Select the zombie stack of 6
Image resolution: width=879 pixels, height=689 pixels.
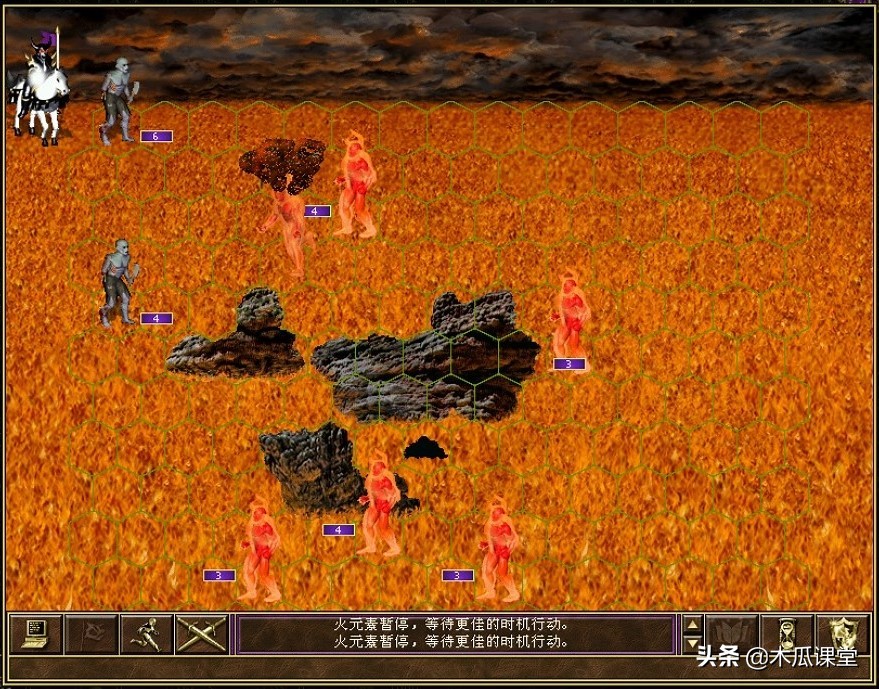click(118, 101)
